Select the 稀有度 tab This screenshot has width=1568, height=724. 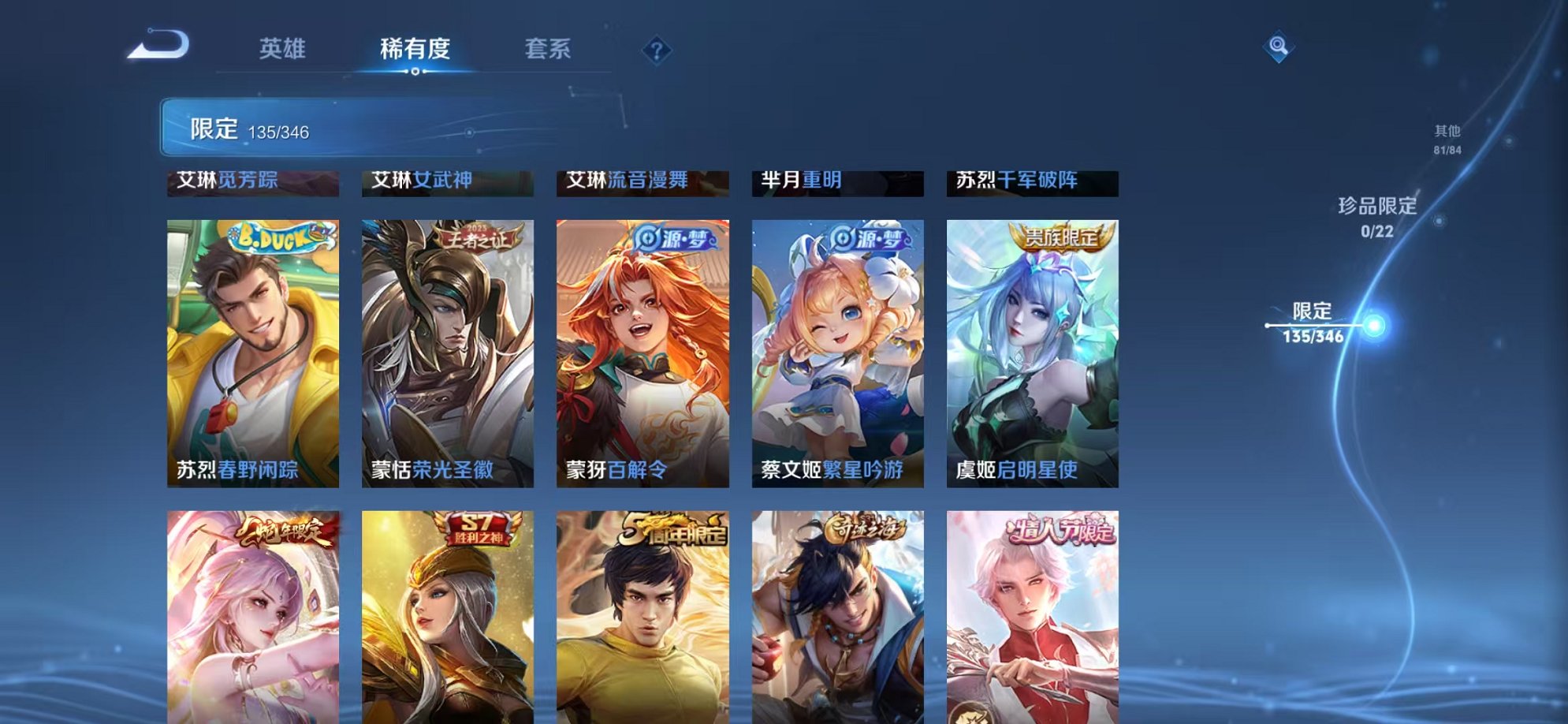pyautogui.click(x=417, y=49)
